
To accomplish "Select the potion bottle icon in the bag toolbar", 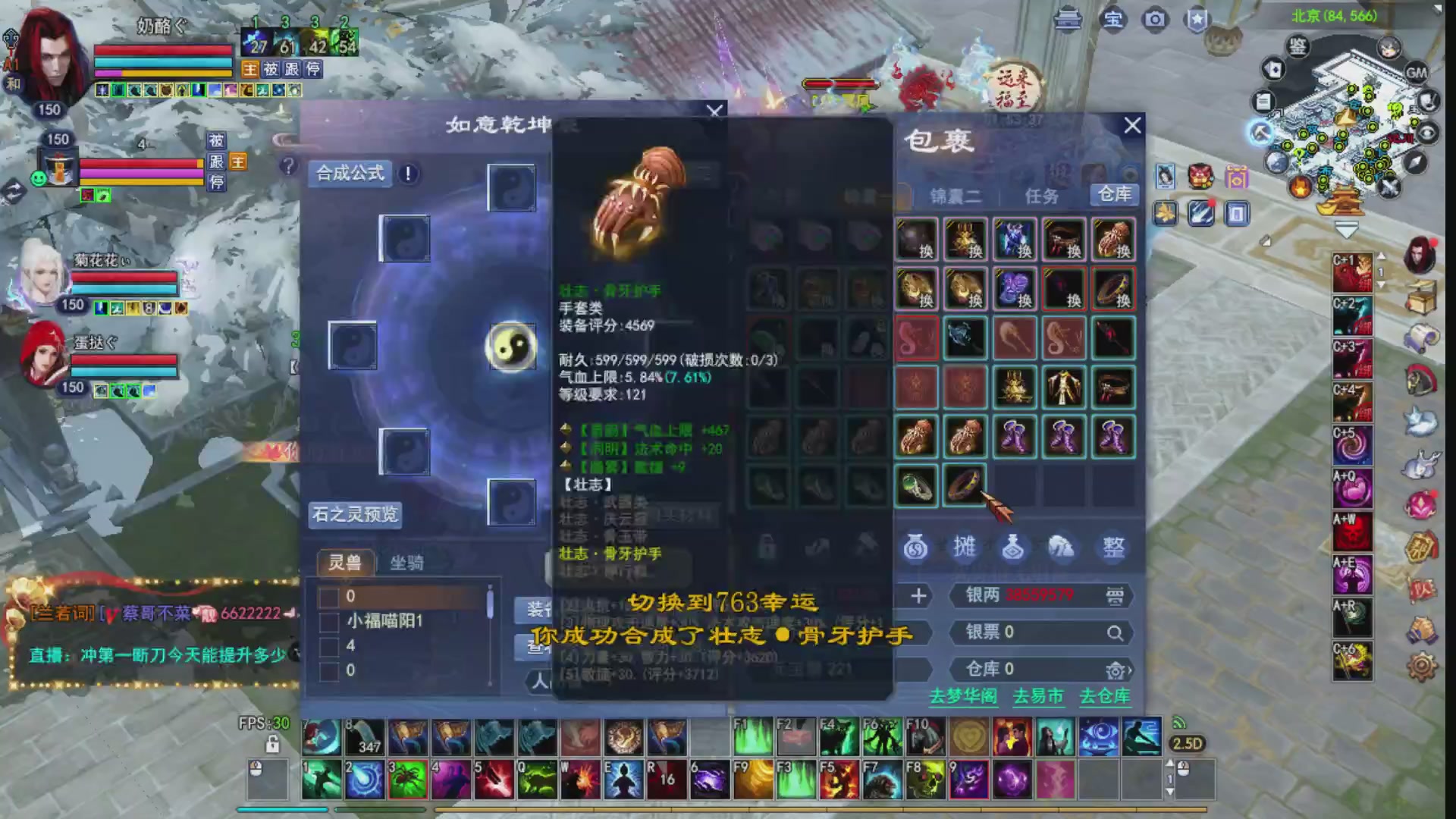I will [1014, 548].
